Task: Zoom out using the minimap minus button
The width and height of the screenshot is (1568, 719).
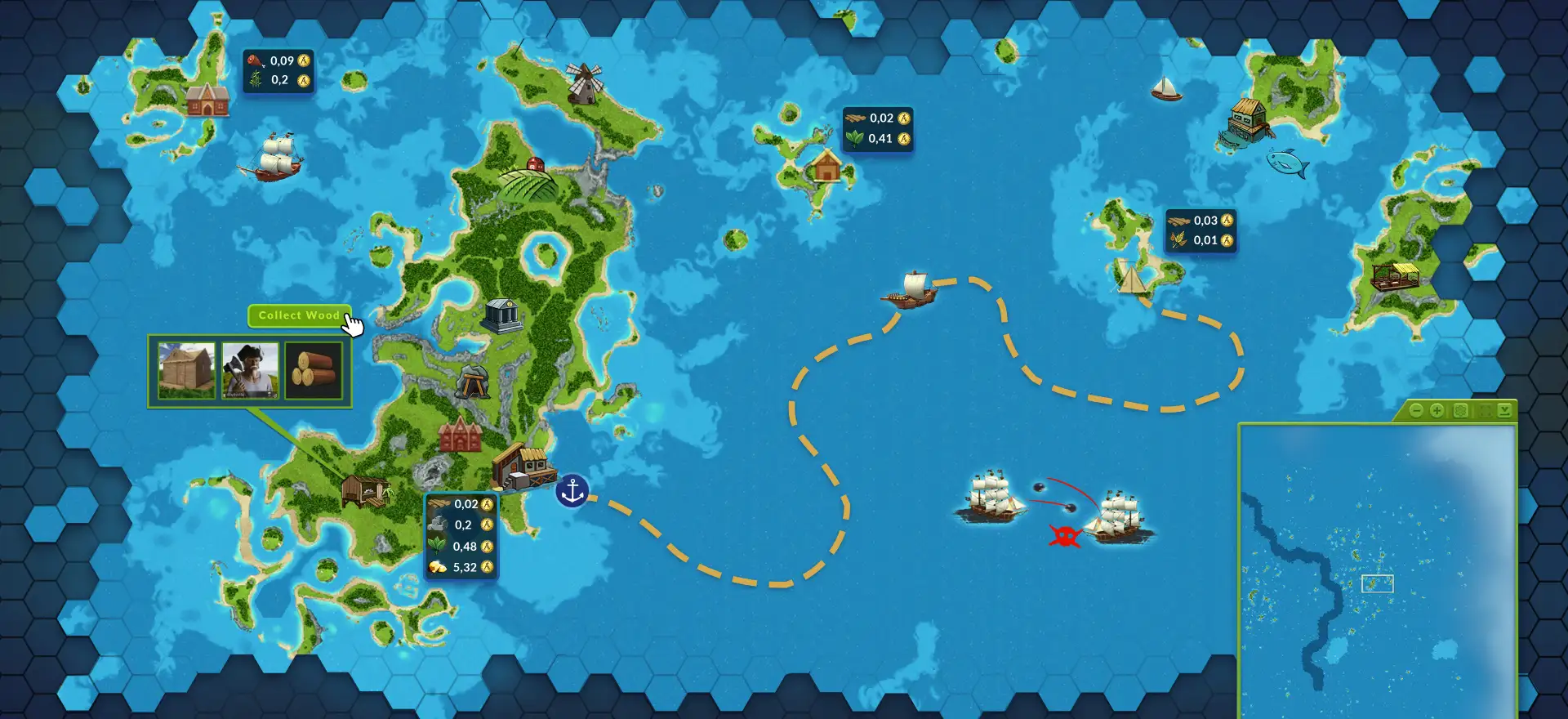Action: pos(1416,411)
